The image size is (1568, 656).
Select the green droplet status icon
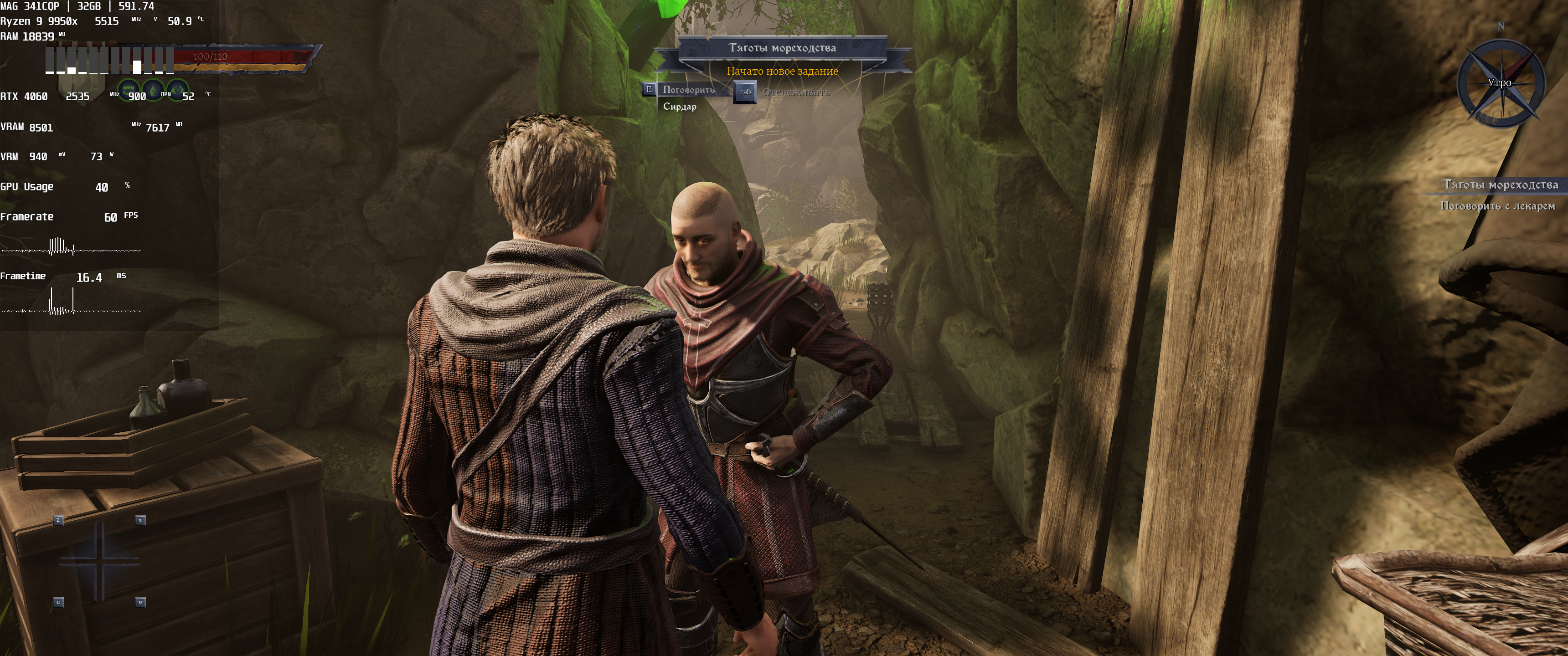(x=153, y=91)
